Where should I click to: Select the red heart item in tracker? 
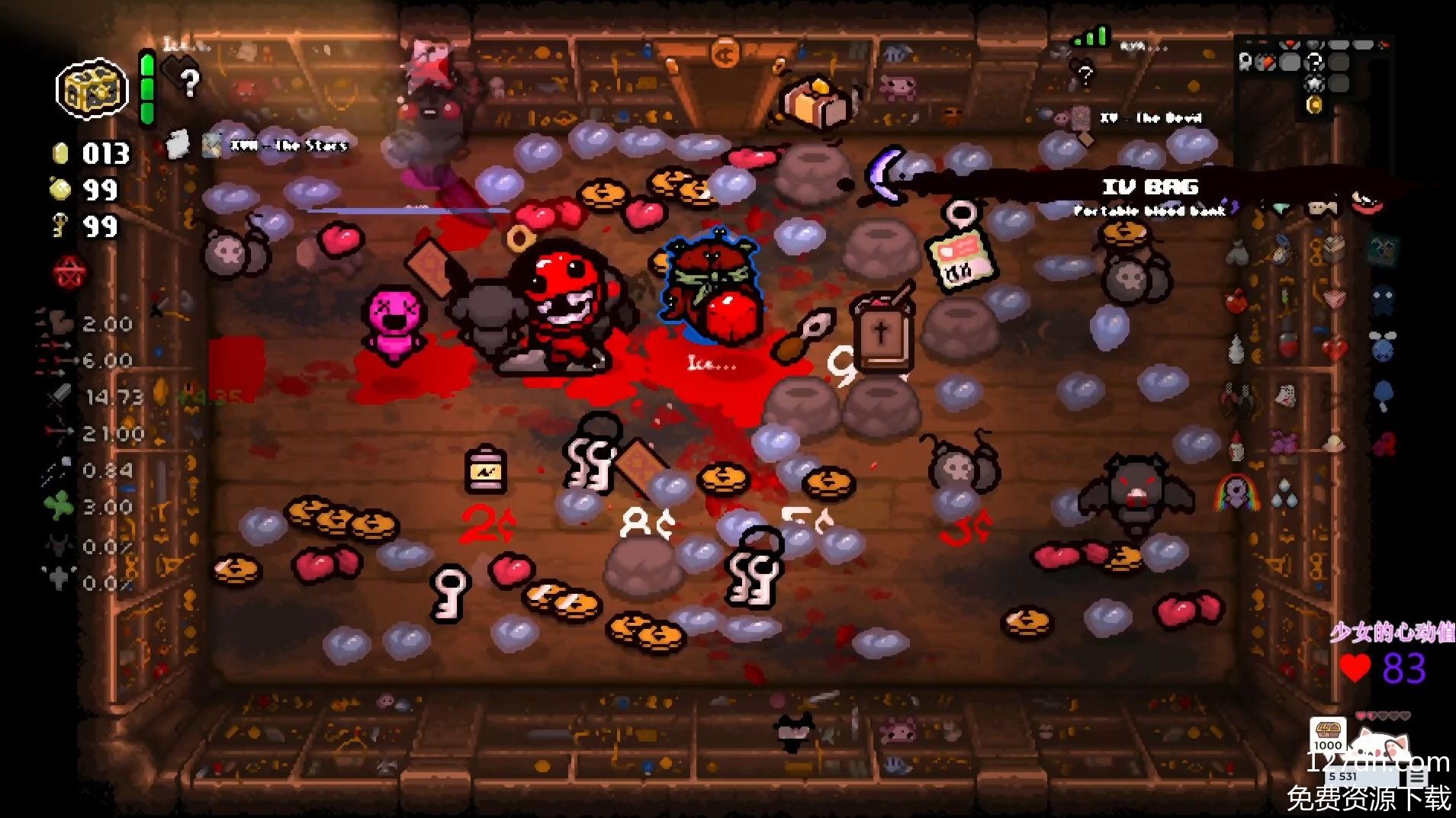[x=1335, y=350]
